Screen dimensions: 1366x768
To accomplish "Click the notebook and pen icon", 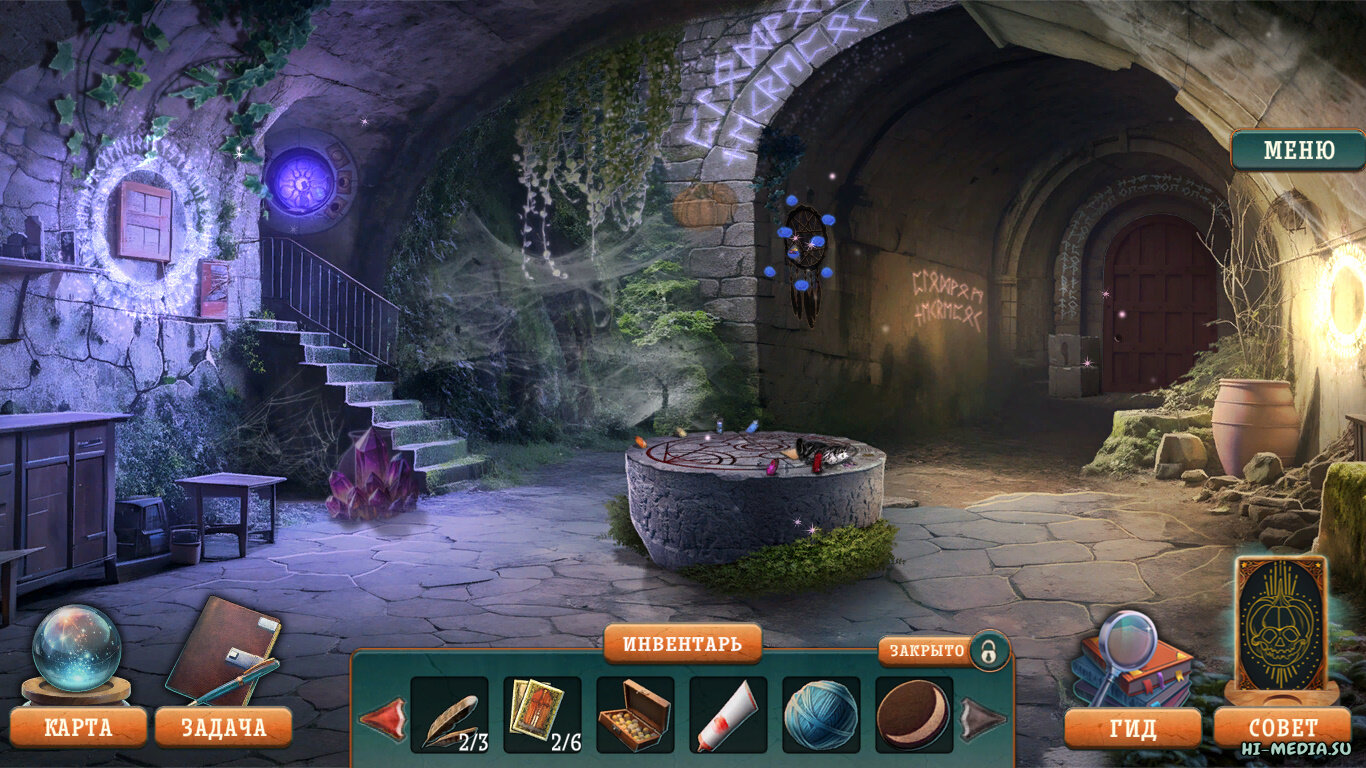I will tap(223, 651).
